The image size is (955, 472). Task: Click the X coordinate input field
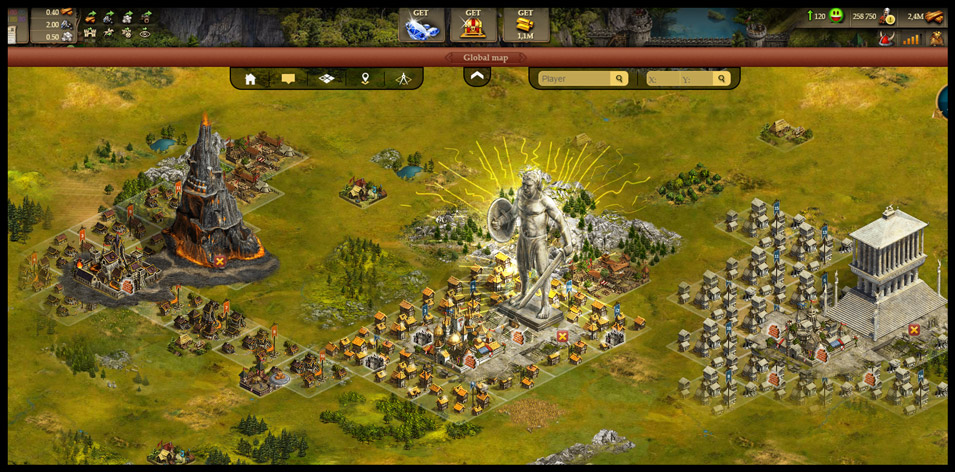pyautogui.click(x=661, y=78)
